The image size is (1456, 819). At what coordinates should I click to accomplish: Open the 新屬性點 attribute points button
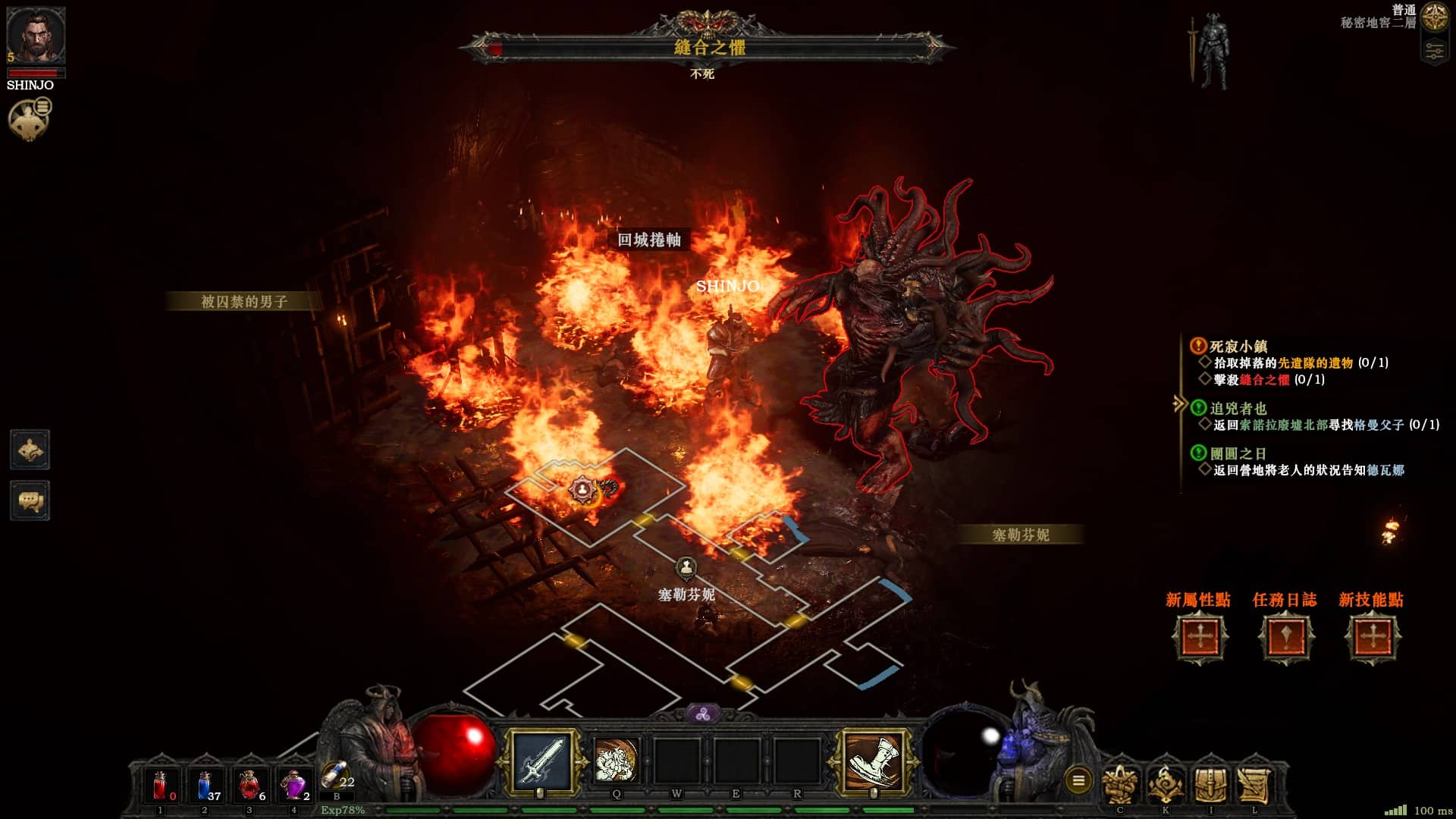click(1199, 637)
